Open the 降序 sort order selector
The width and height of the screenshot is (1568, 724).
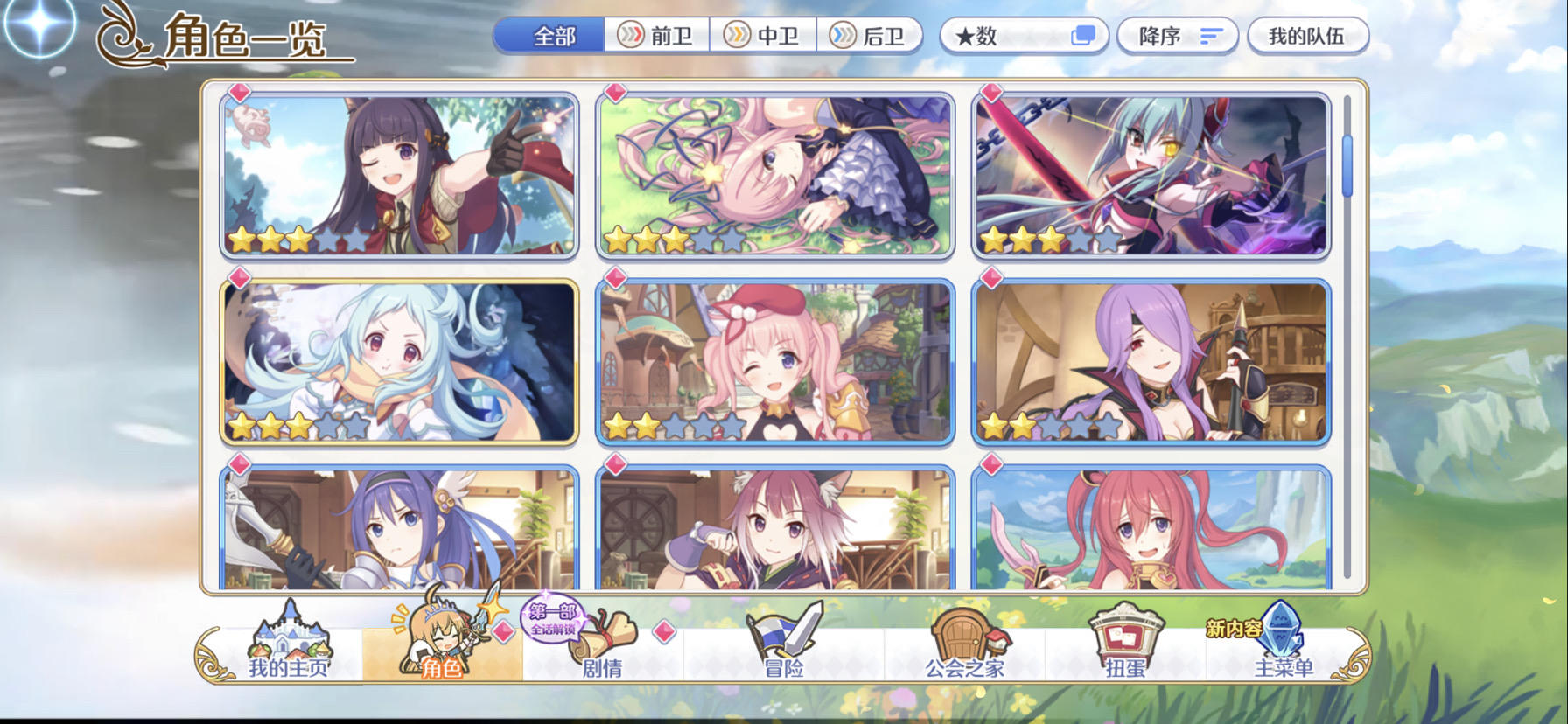tap(1177, 35)
